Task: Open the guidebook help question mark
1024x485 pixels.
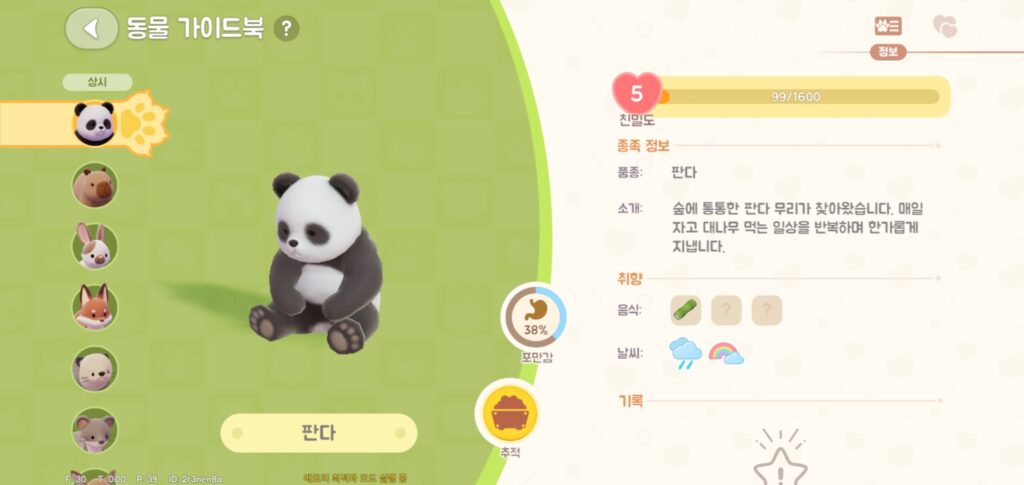Action: [x=287, y=28]
